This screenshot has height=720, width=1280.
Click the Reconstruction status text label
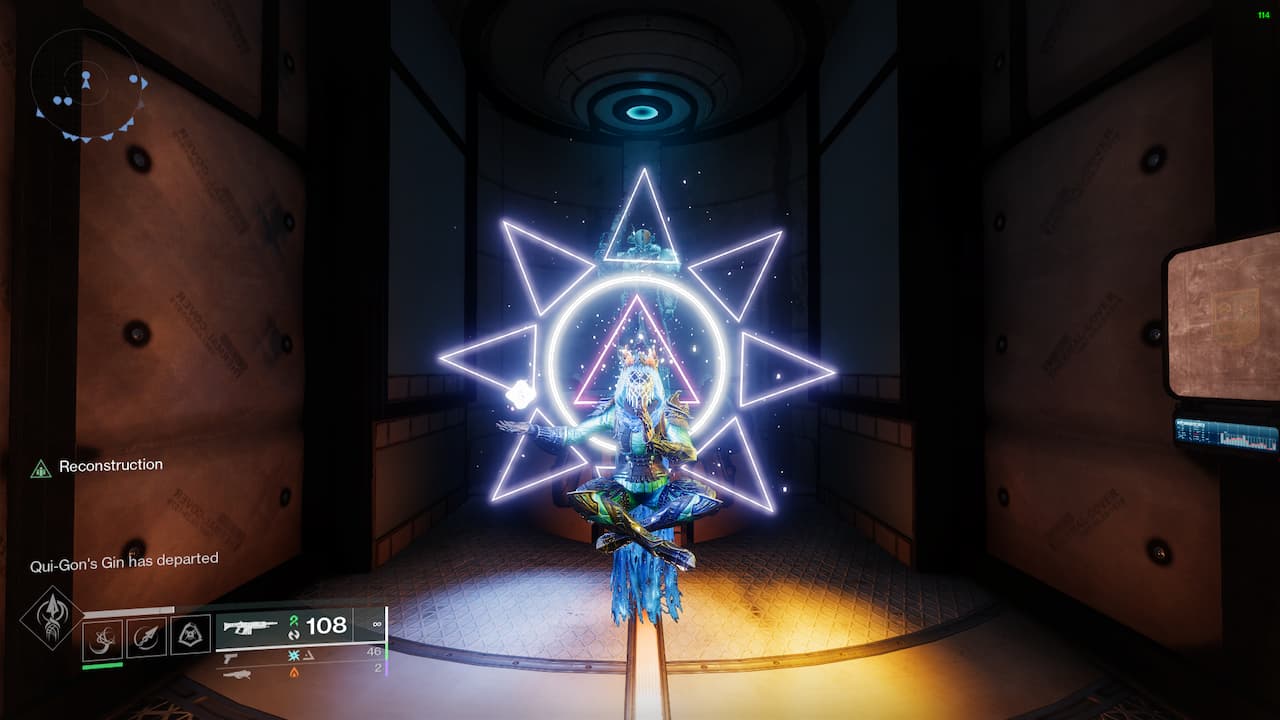pyautogui.click(x=112, y=464)
